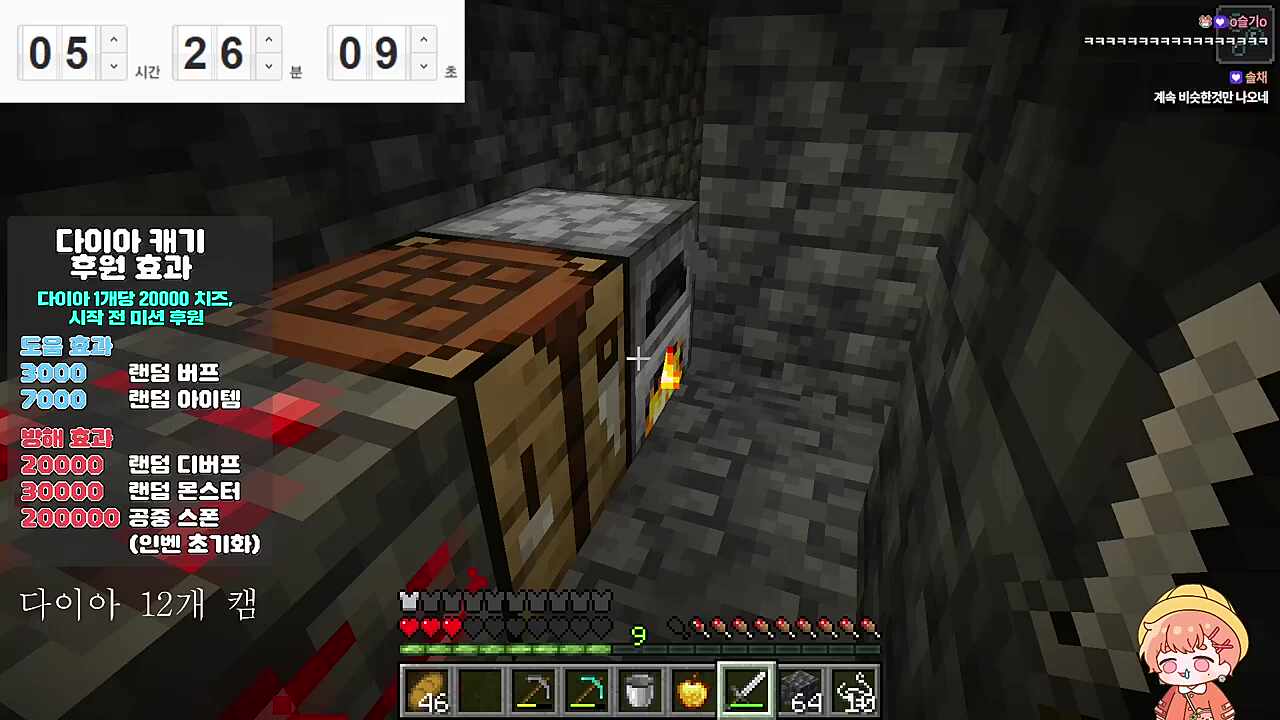Select the empty bucket hotbar slot
The width and height of the screenshot is (1280, 720).
[638, 690]
